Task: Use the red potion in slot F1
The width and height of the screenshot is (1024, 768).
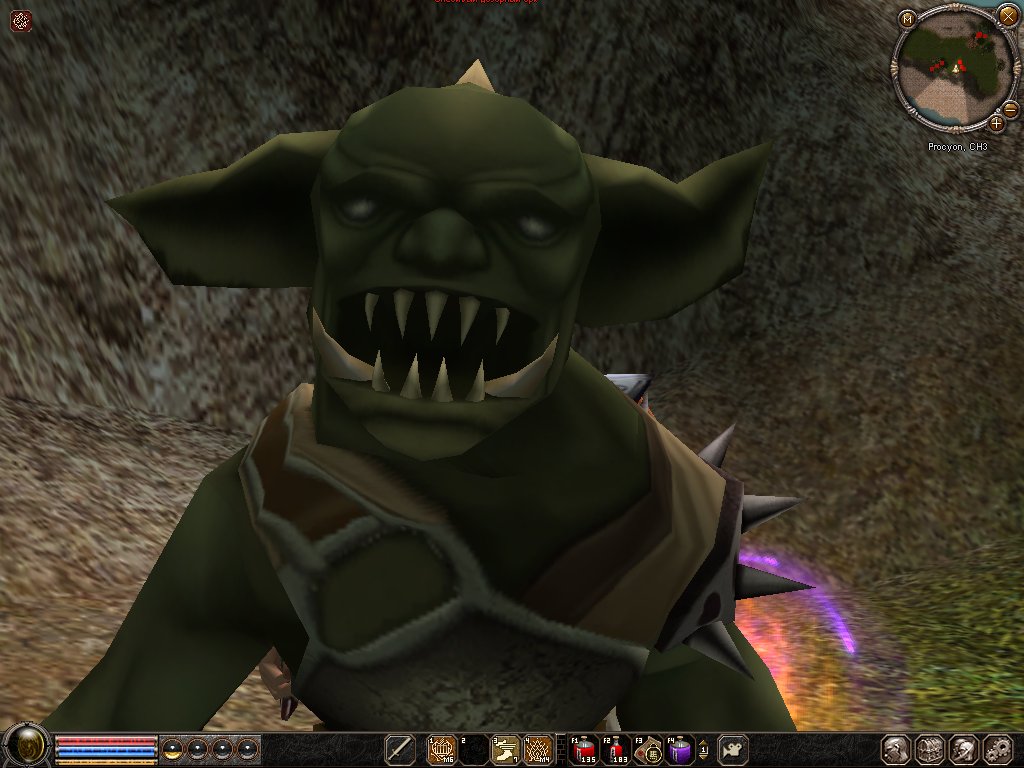Action: [x=585, y=749]
